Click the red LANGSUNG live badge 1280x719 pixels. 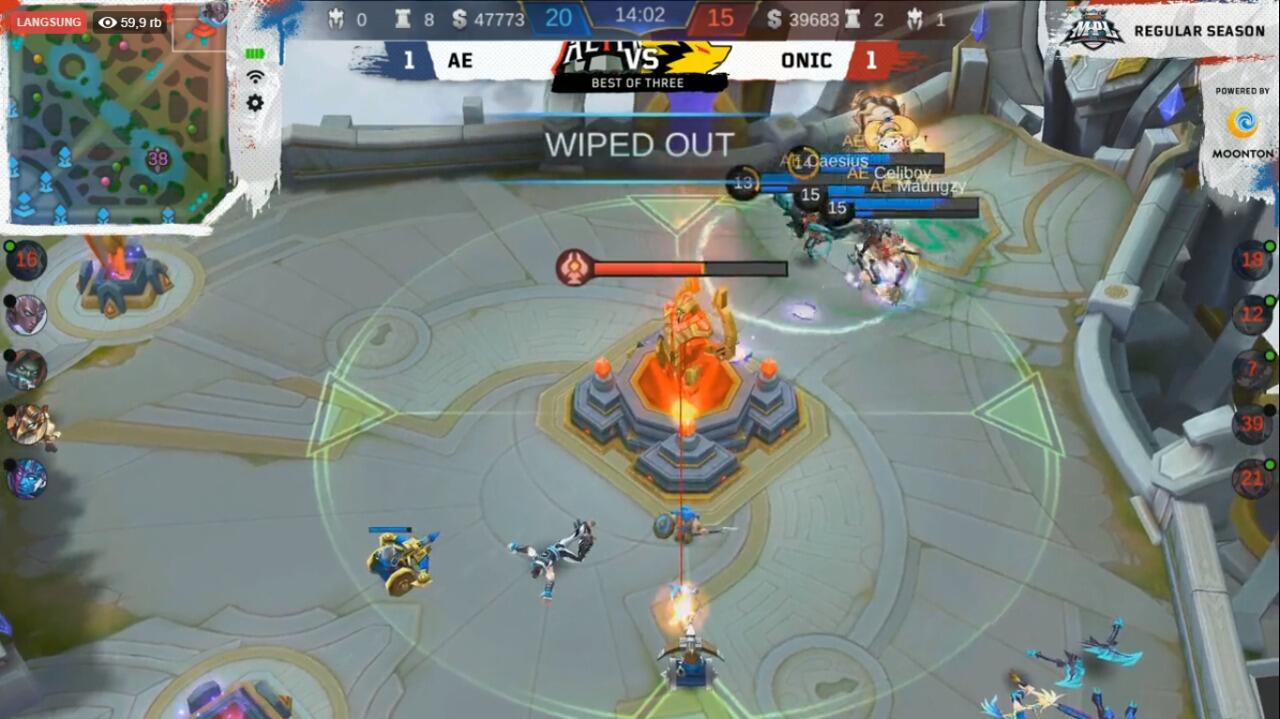tap(49, 22)
